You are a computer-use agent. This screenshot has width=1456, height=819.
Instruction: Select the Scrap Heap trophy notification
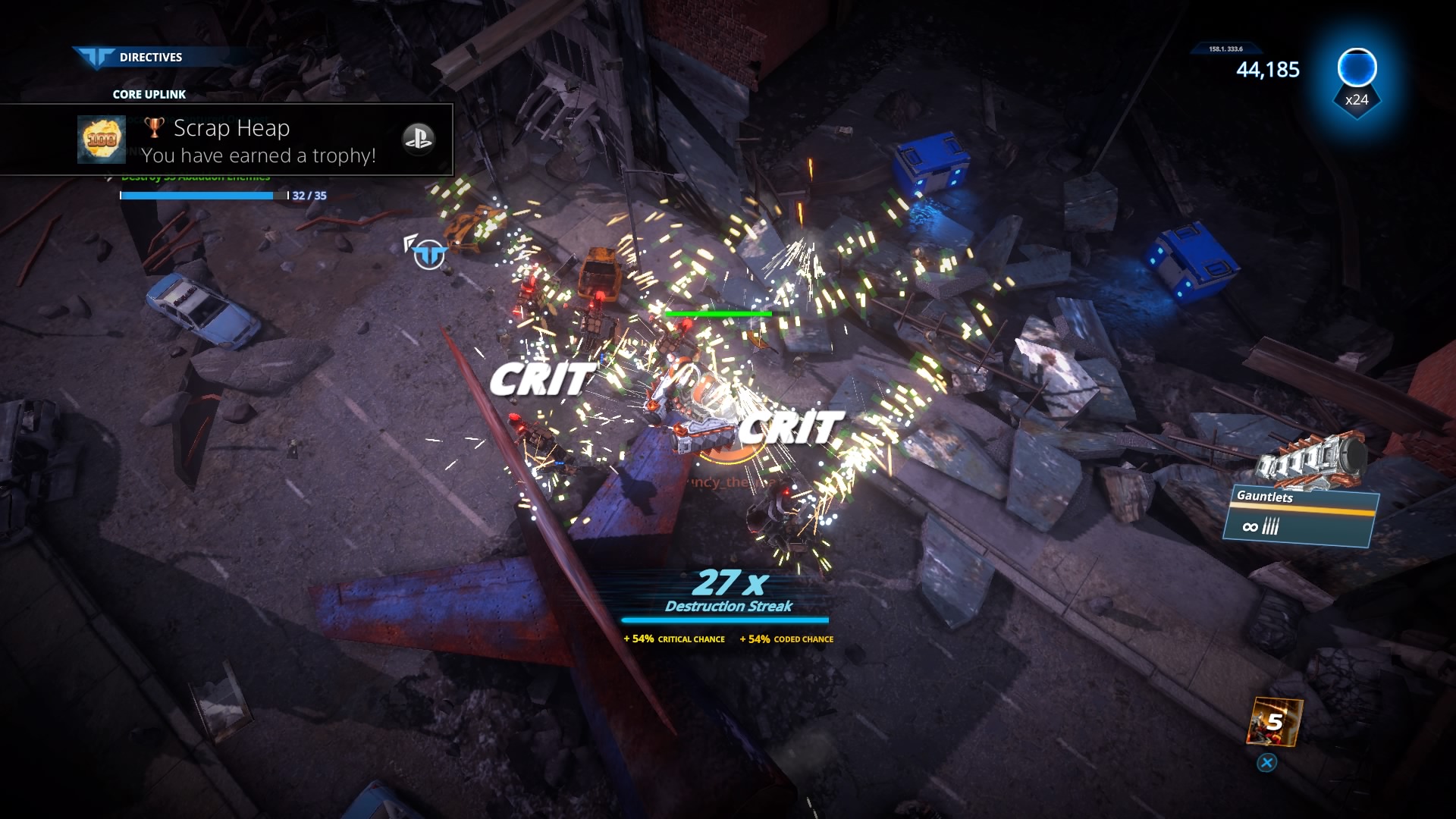tap(258, 141)
